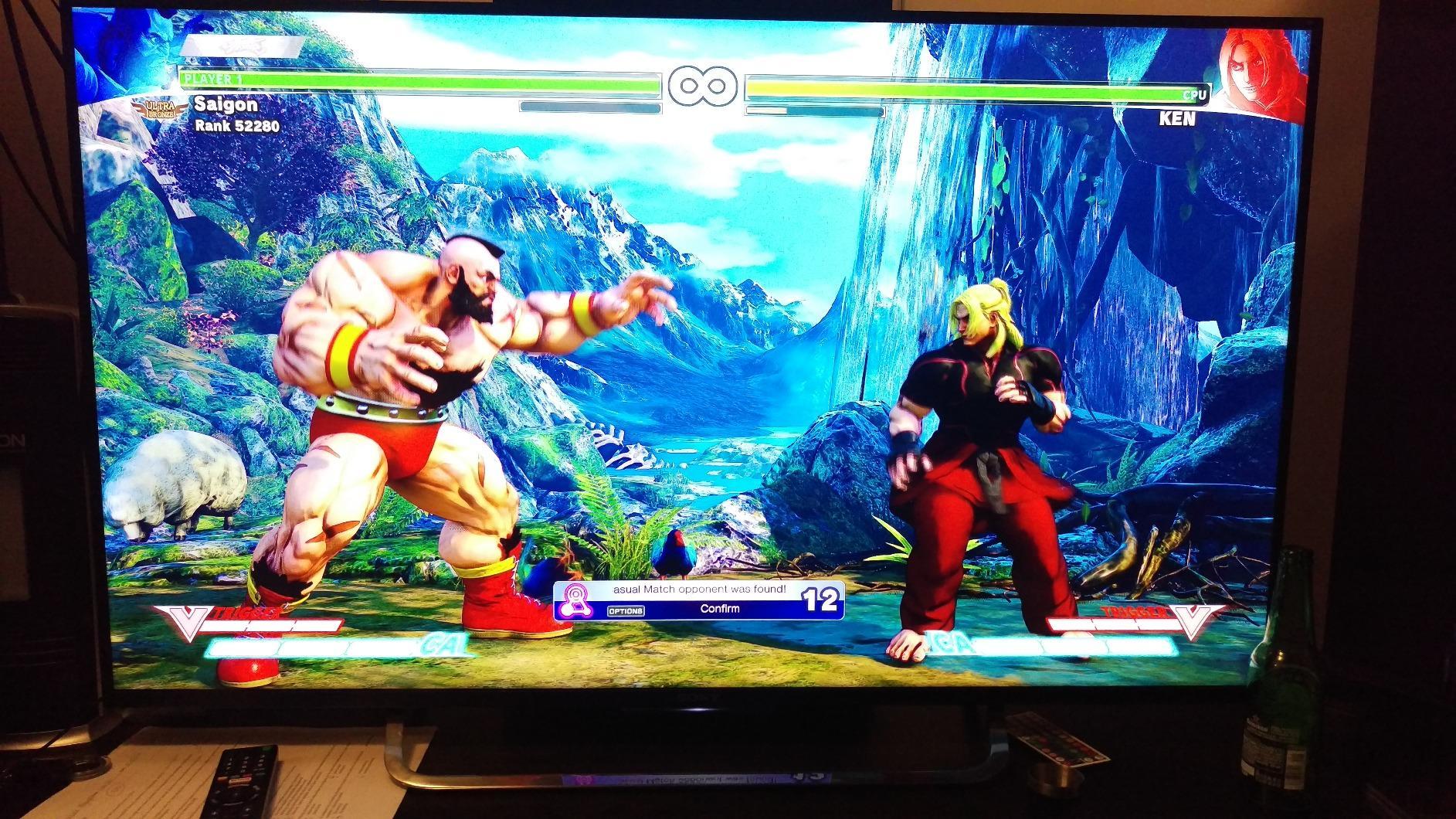Select the Saigon player name
Viewport: 1456px width, 819px height.
(227, 104)
